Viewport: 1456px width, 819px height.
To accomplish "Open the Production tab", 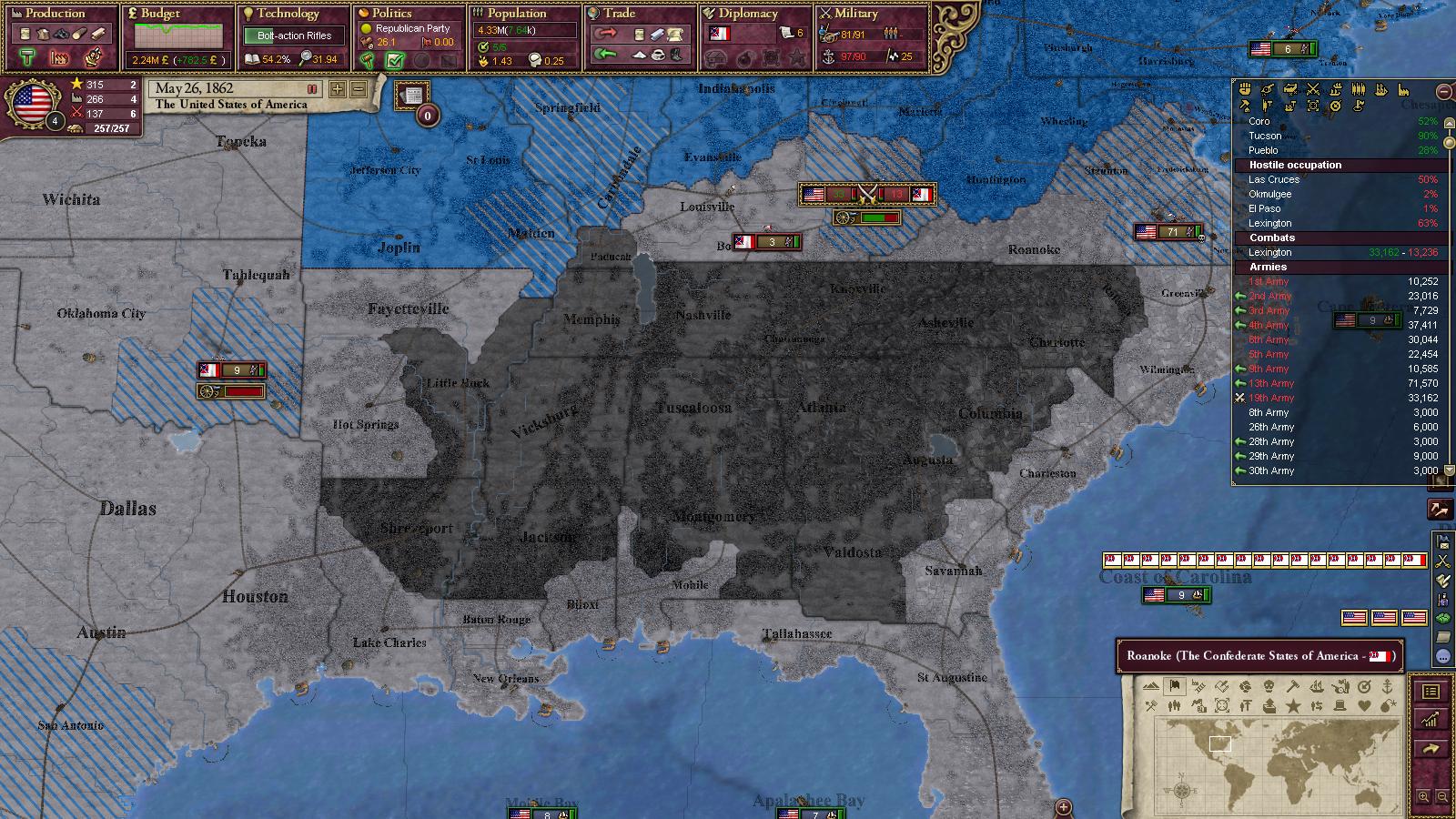I will [55, 14].
